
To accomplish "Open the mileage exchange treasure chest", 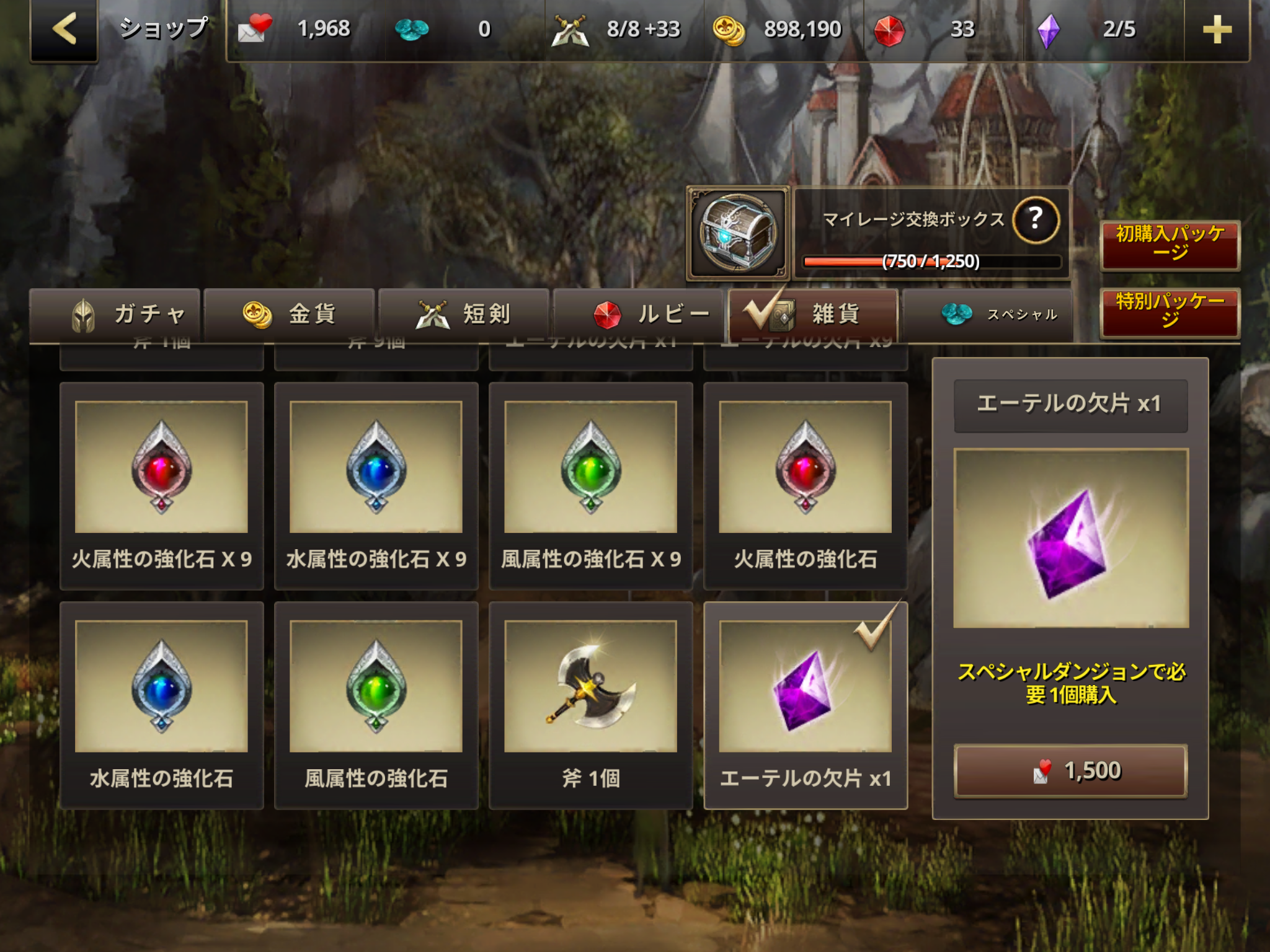I will [x=737, y=234].
